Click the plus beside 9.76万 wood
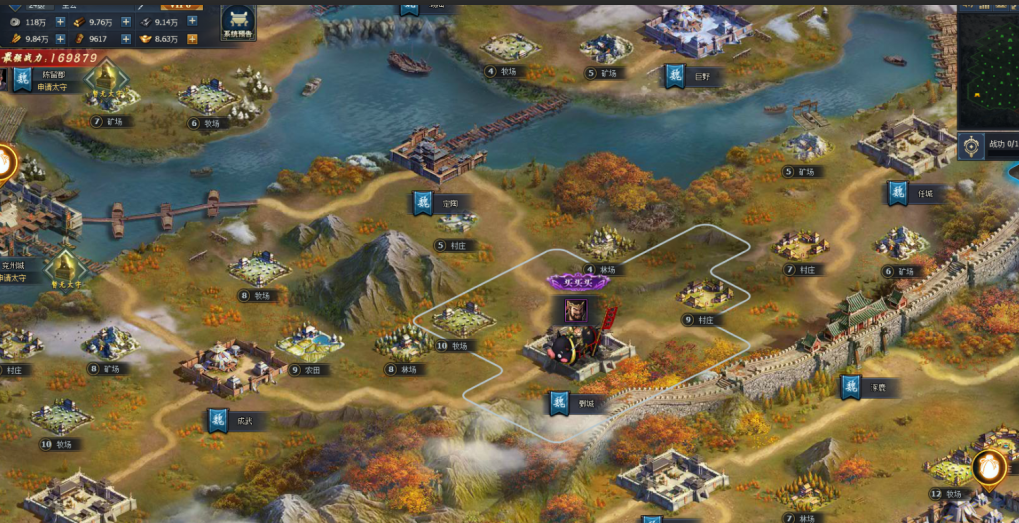 click(126, 21)
